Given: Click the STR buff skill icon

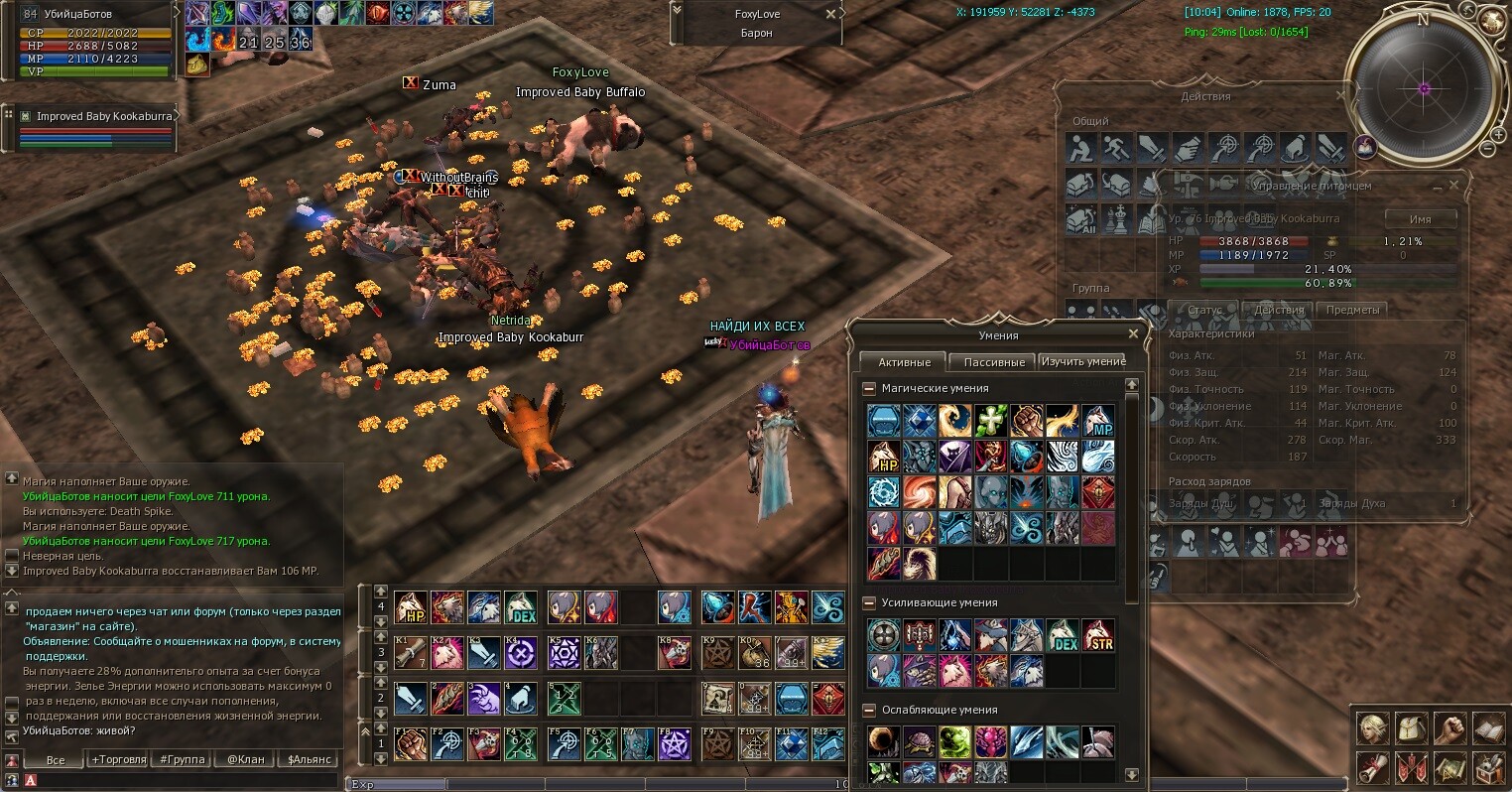Looking at the screenshot, I should click(x=1097, y=635).
